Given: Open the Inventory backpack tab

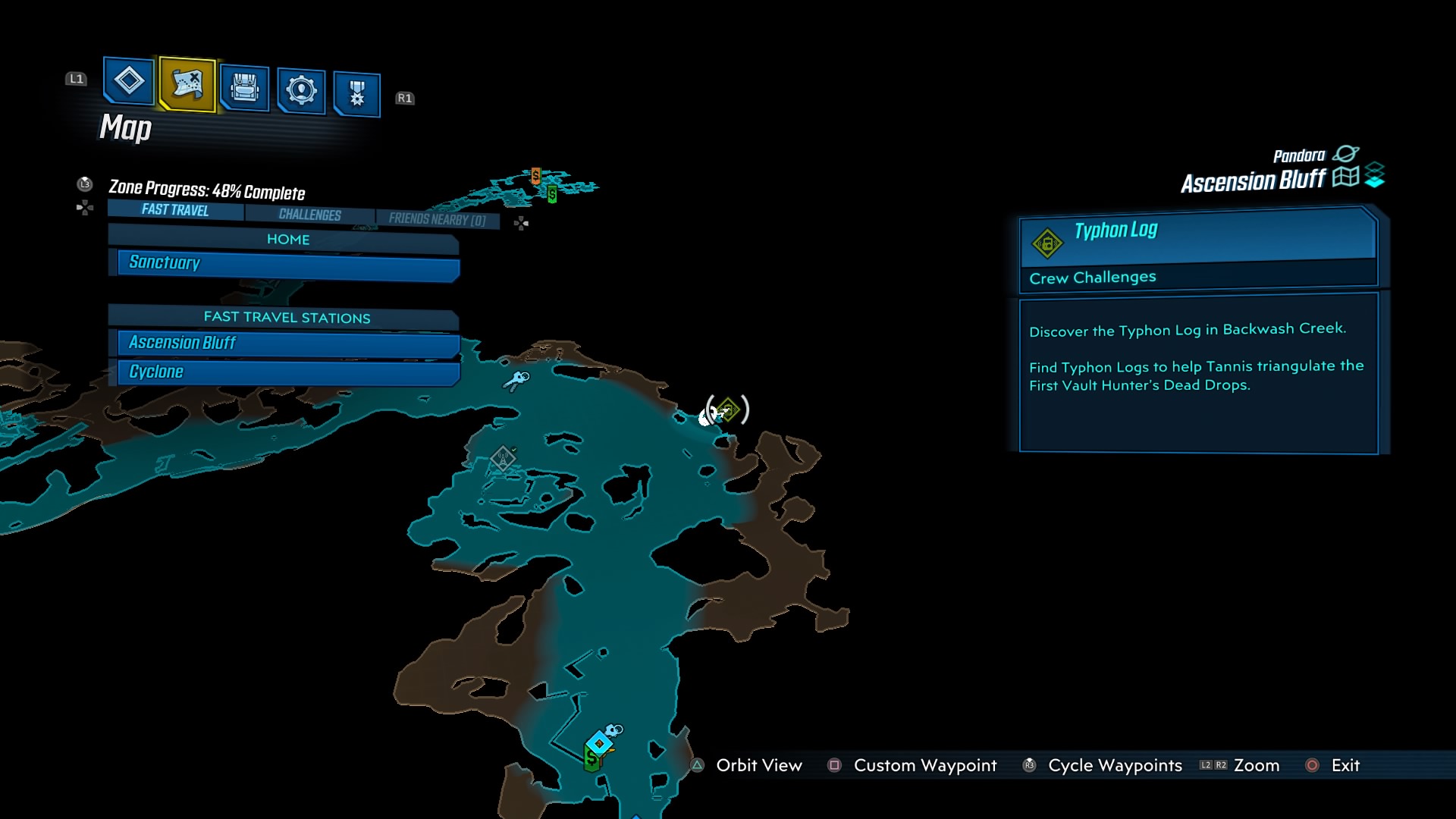Looking at the screenshot, I should 244,88.
